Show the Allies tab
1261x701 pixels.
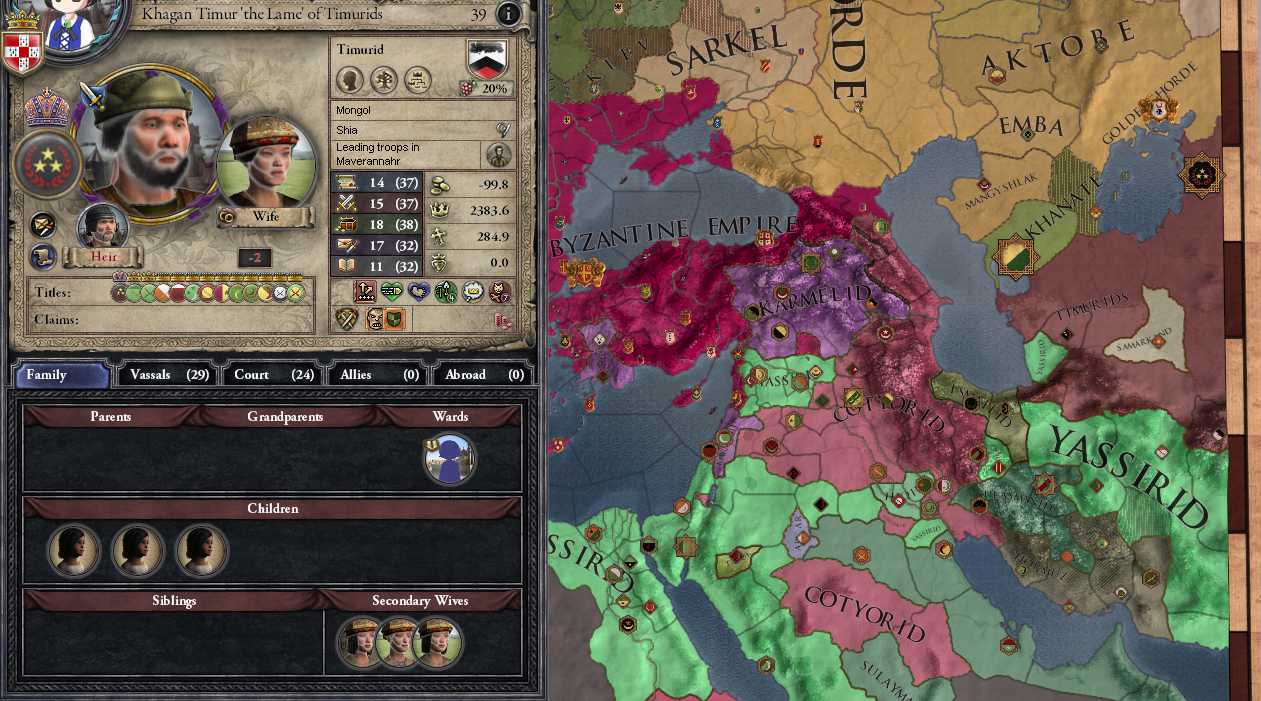pos(379,375)
